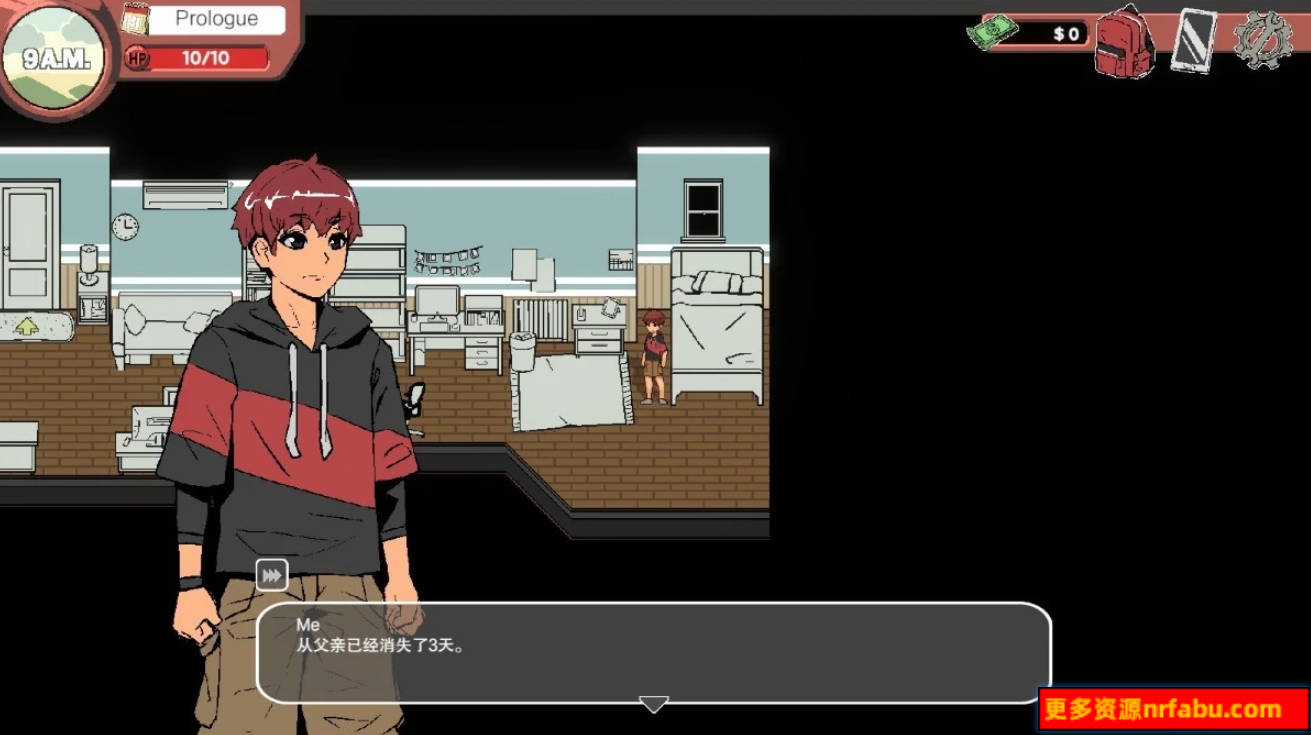This screenshot has width=1311, height=735.
Task: Click the $0 money counter
Action: point(1063,33)
